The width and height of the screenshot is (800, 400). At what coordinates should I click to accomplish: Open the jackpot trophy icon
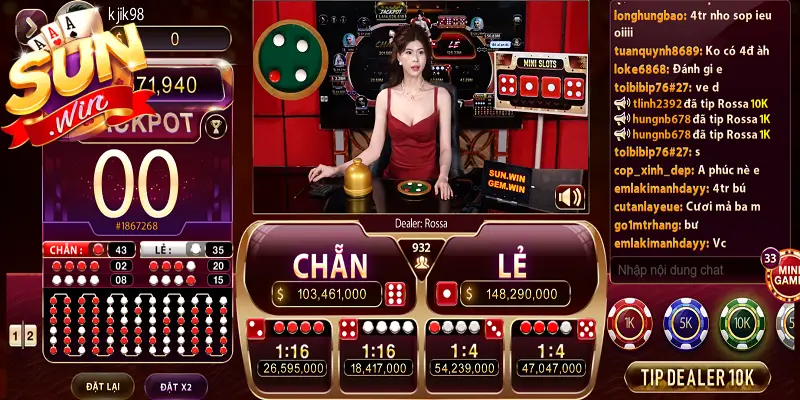pyautogui.click(x=213, y=126)
